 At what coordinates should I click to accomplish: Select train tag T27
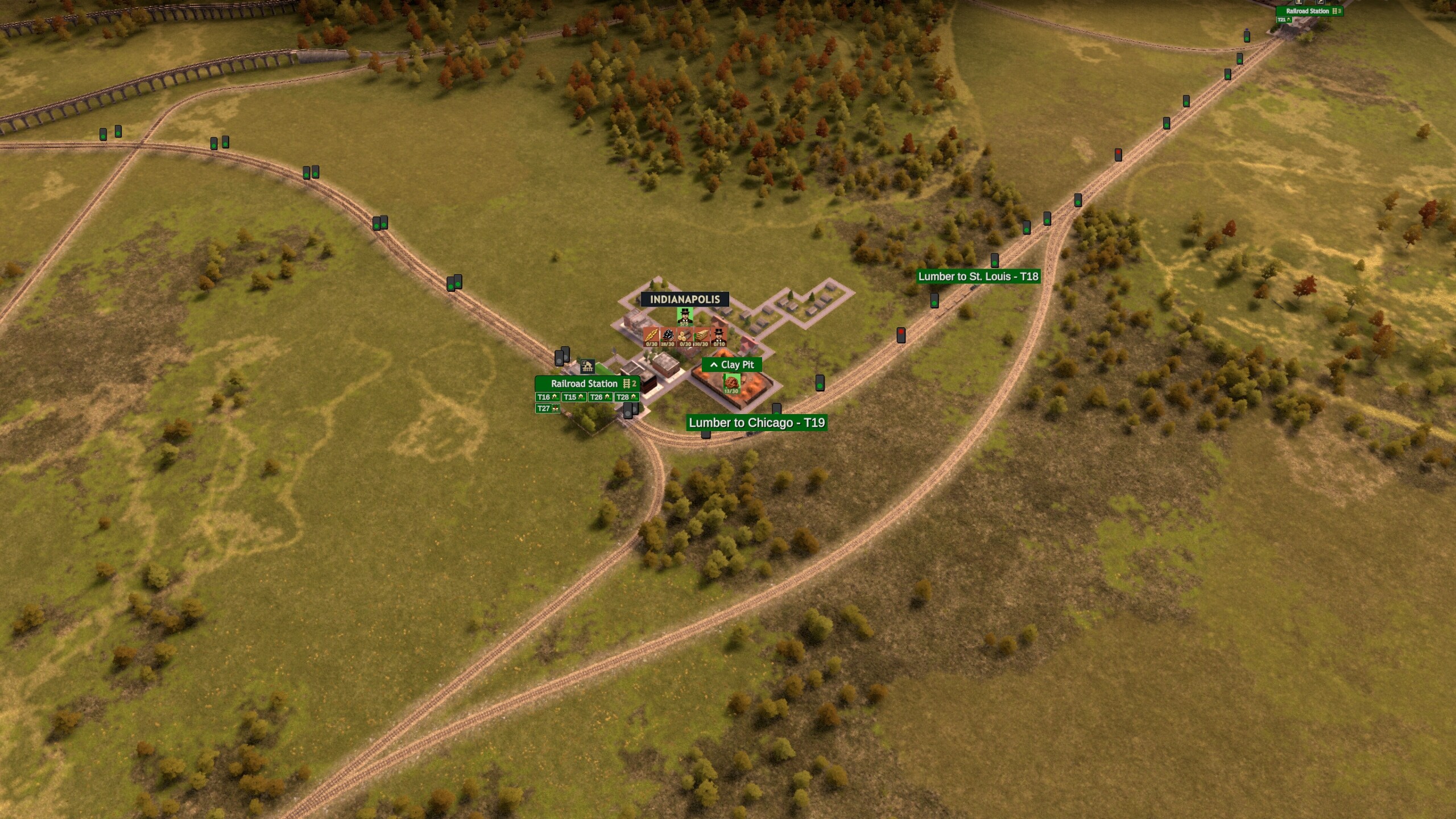(x=548, y=408)
